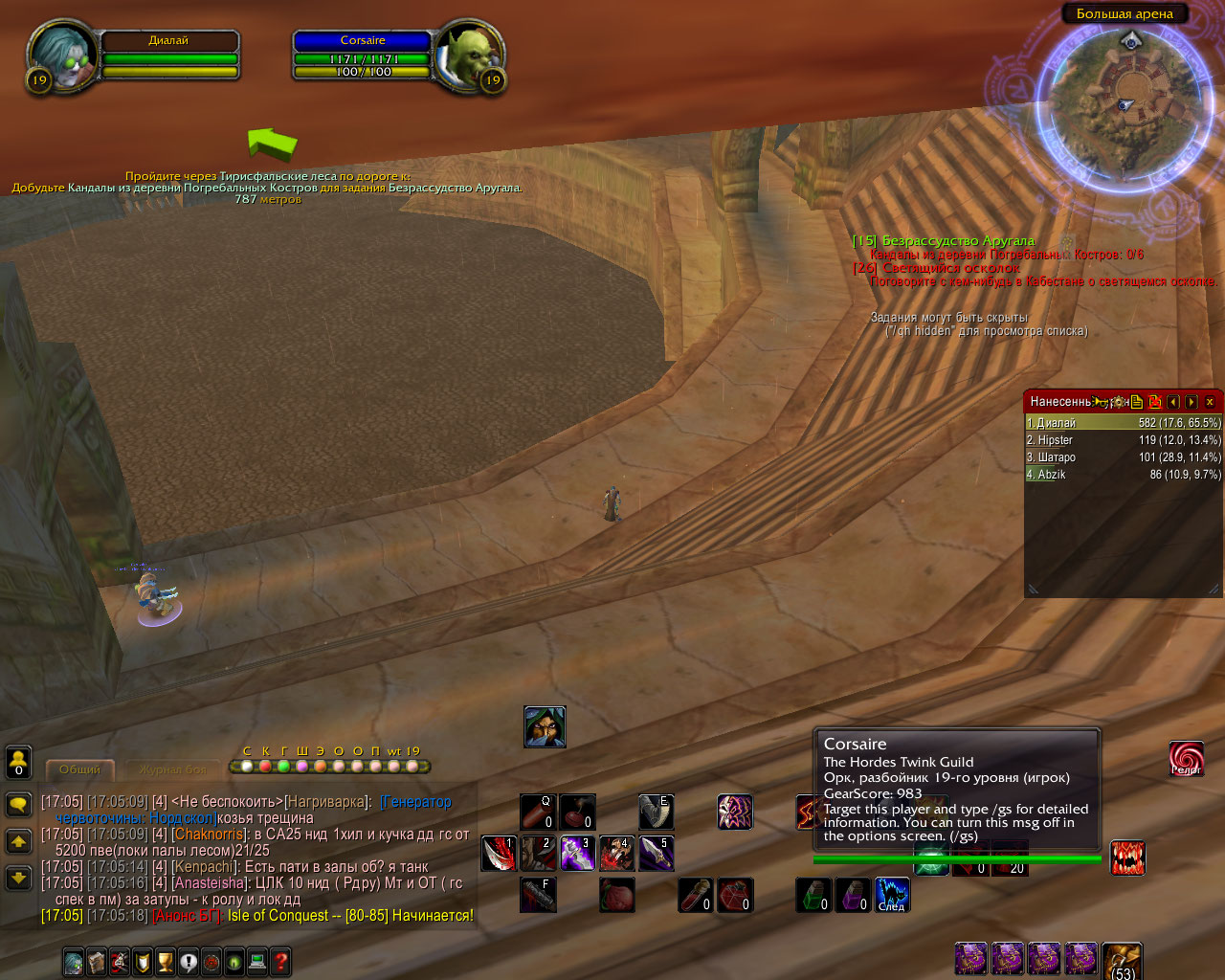Open the damage meter gear settings
Screen dimensions: 1225x980
1119,402
